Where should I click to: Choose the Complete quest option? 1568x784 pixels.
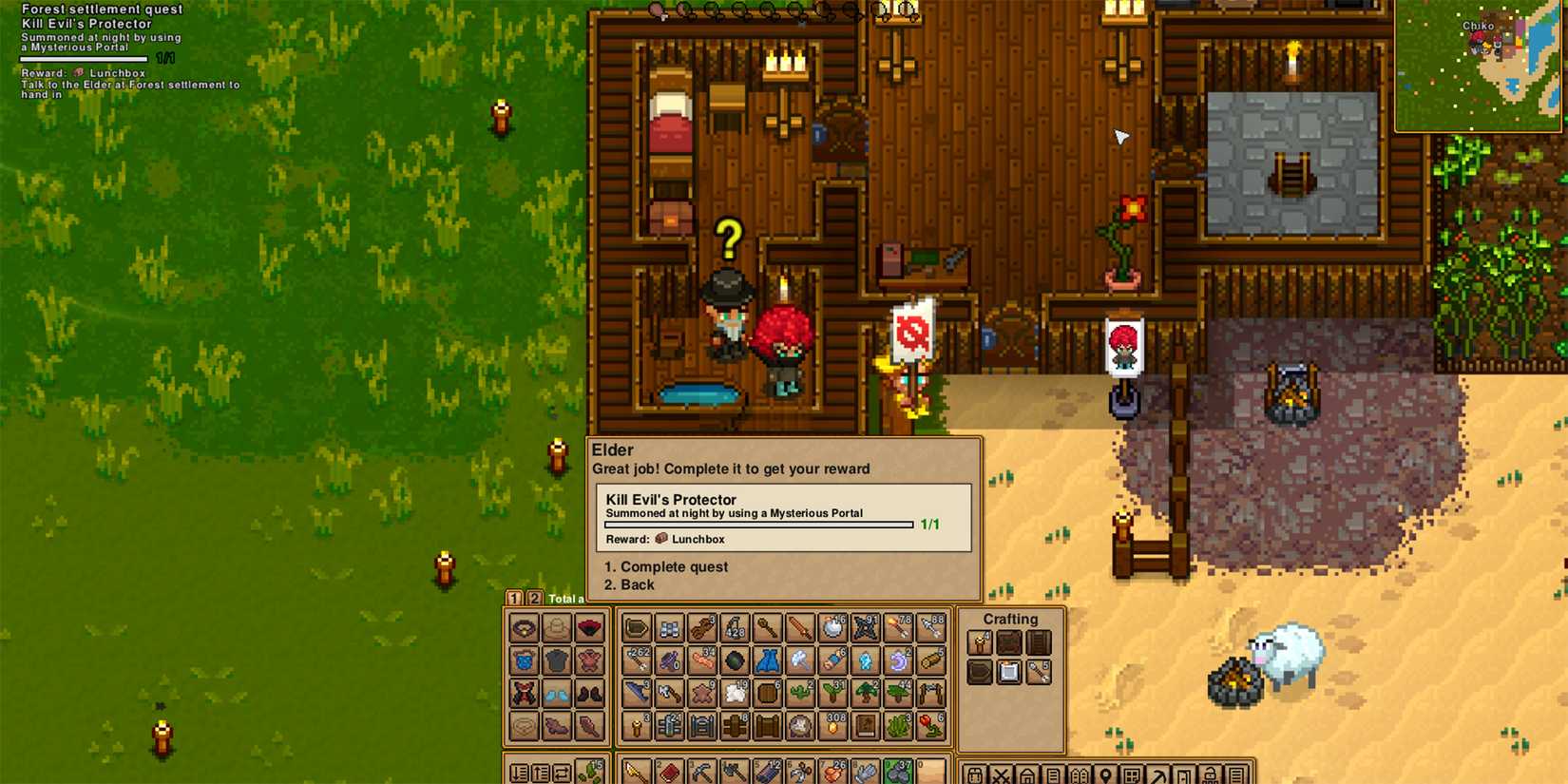pos(667,566)
